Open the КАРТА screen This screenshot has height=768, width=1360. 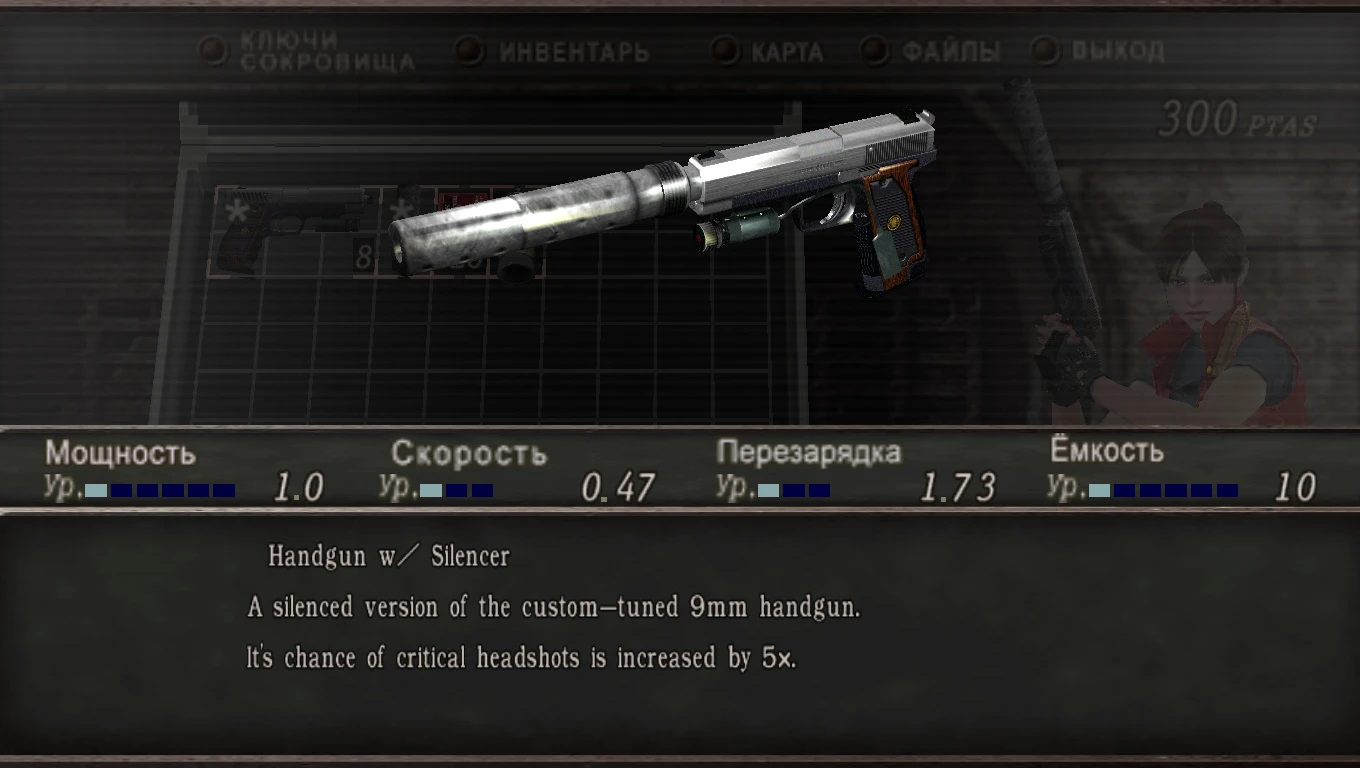click(784, 51)
